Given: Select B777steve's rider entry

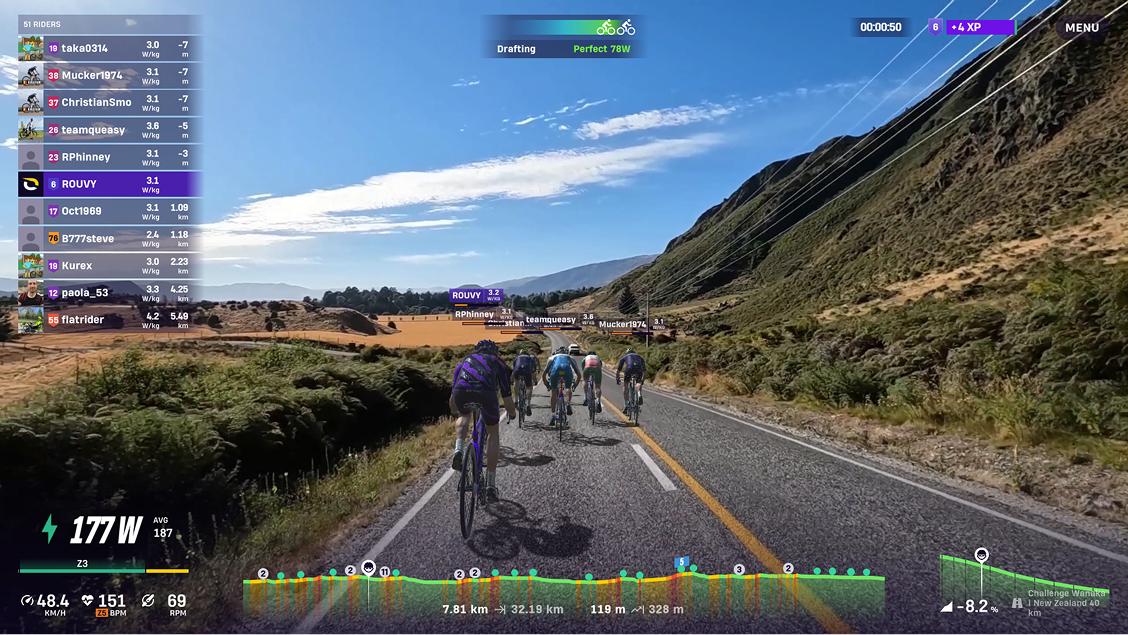Looking at the screenshot, I should [110, 238].
